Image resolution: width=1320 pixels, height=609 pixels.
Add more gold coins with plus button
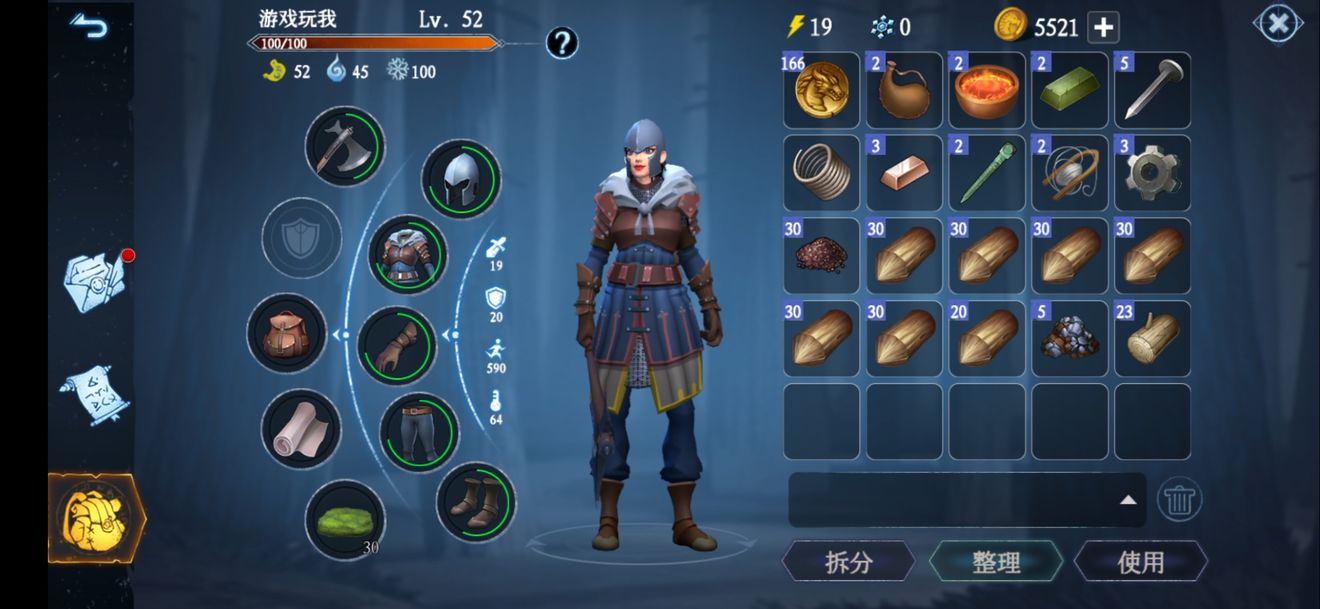(x=1103, y=27)
